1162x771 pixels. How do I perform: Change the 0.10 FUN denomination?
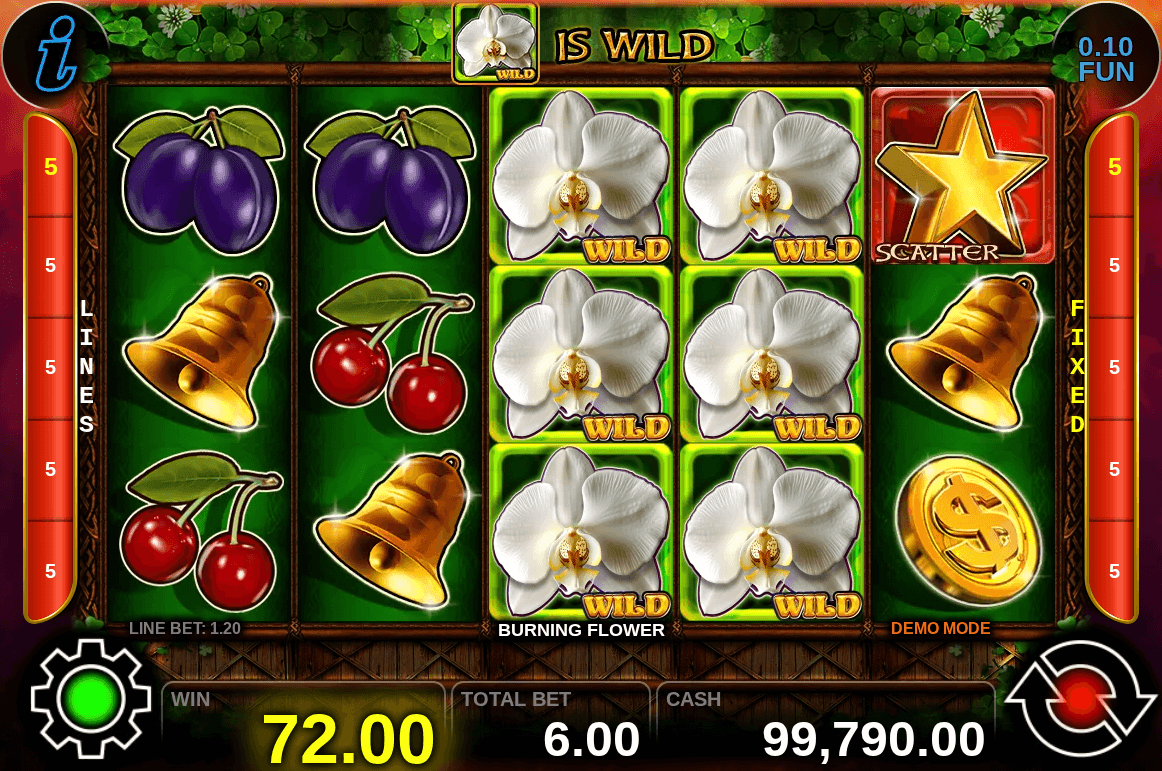pos(1105,59)
